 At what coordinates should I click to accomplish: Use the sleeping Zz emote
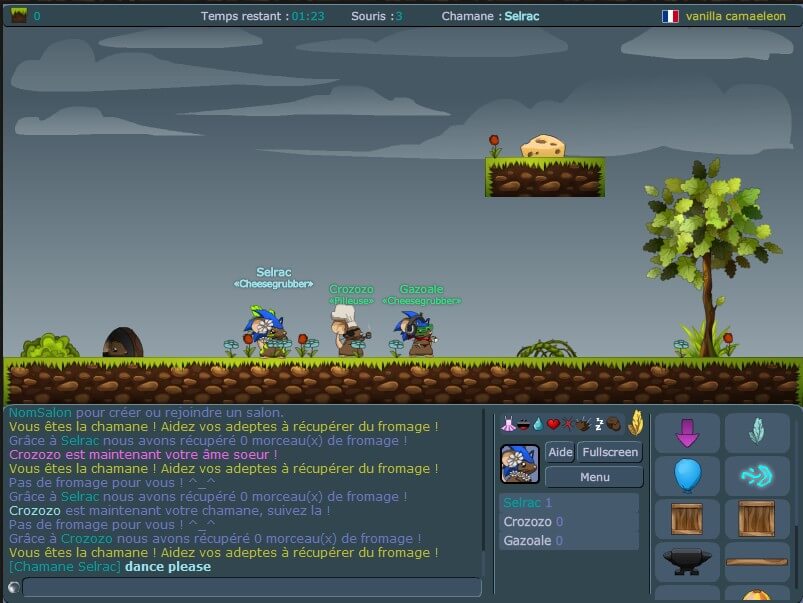point(598,424)
